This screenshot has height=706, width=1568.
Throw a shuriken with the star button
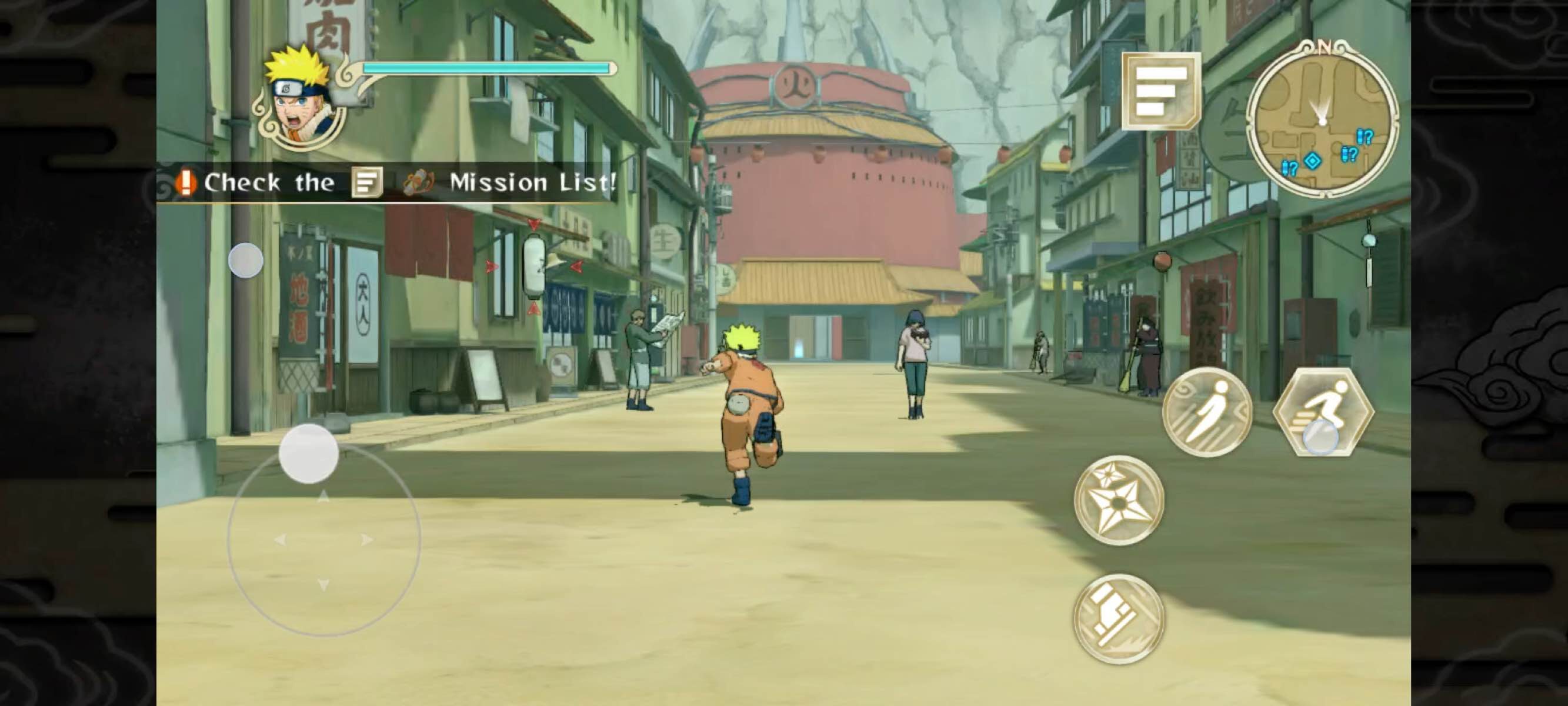[1118, 500]
